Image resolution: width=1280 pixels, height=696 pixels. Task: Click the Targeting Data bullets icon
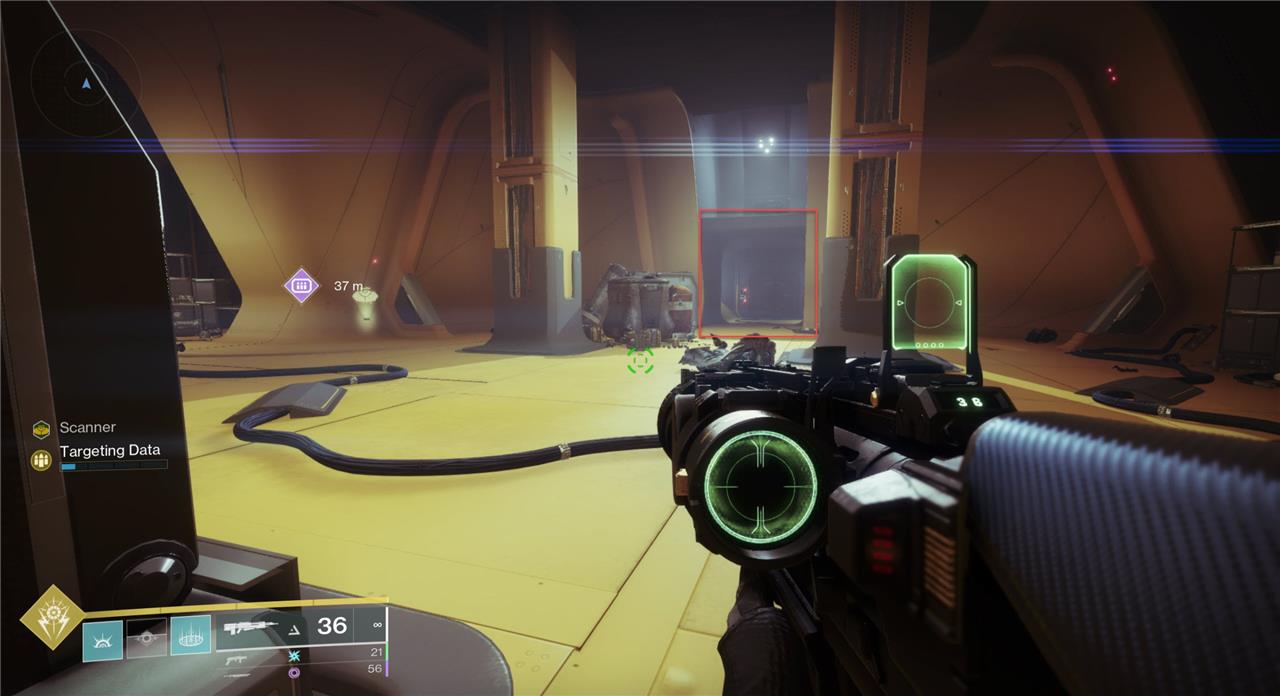tap(41, 460)
